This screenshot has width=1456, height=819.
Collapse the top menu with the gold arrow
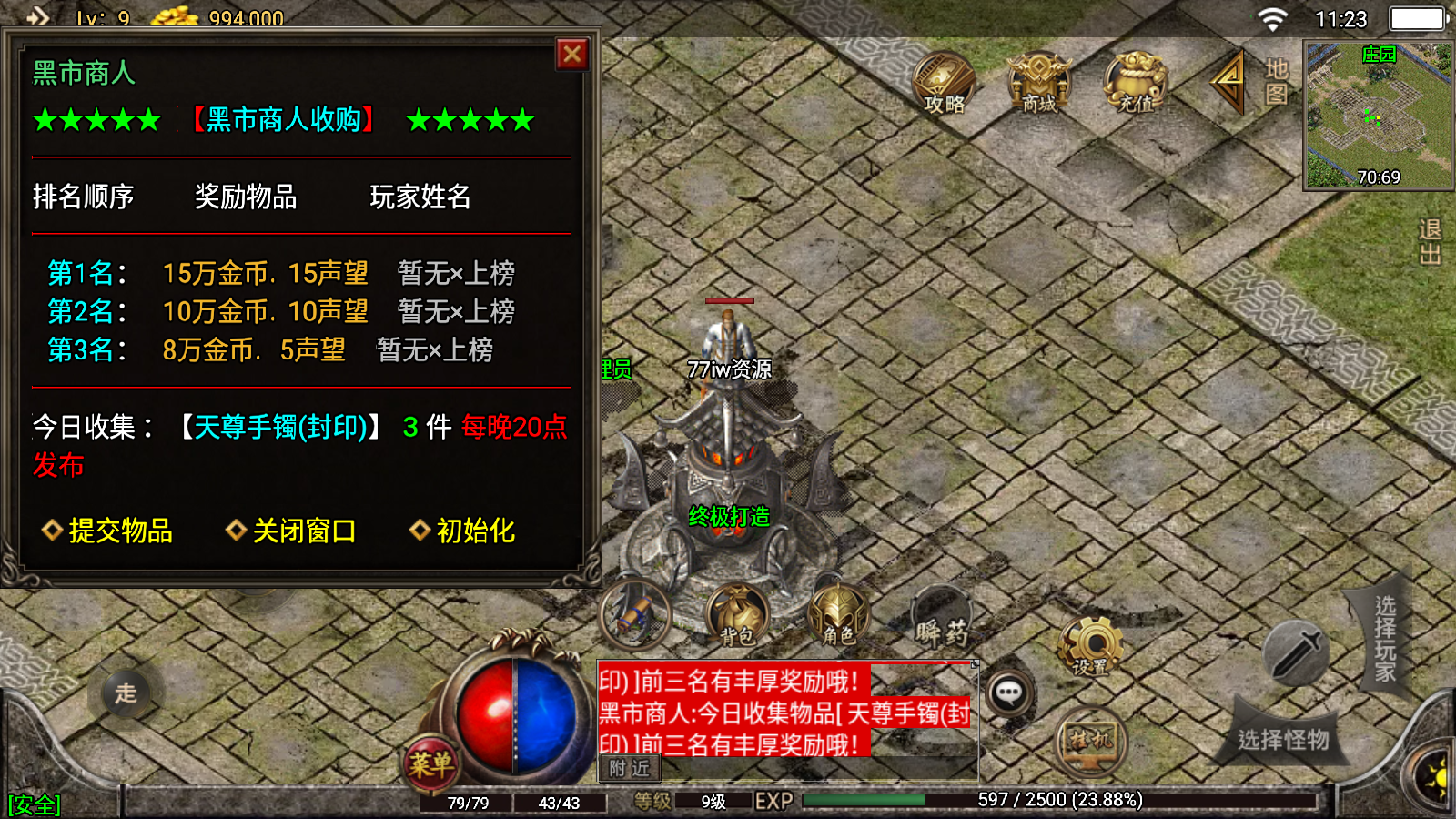[x=1228, y=80]
